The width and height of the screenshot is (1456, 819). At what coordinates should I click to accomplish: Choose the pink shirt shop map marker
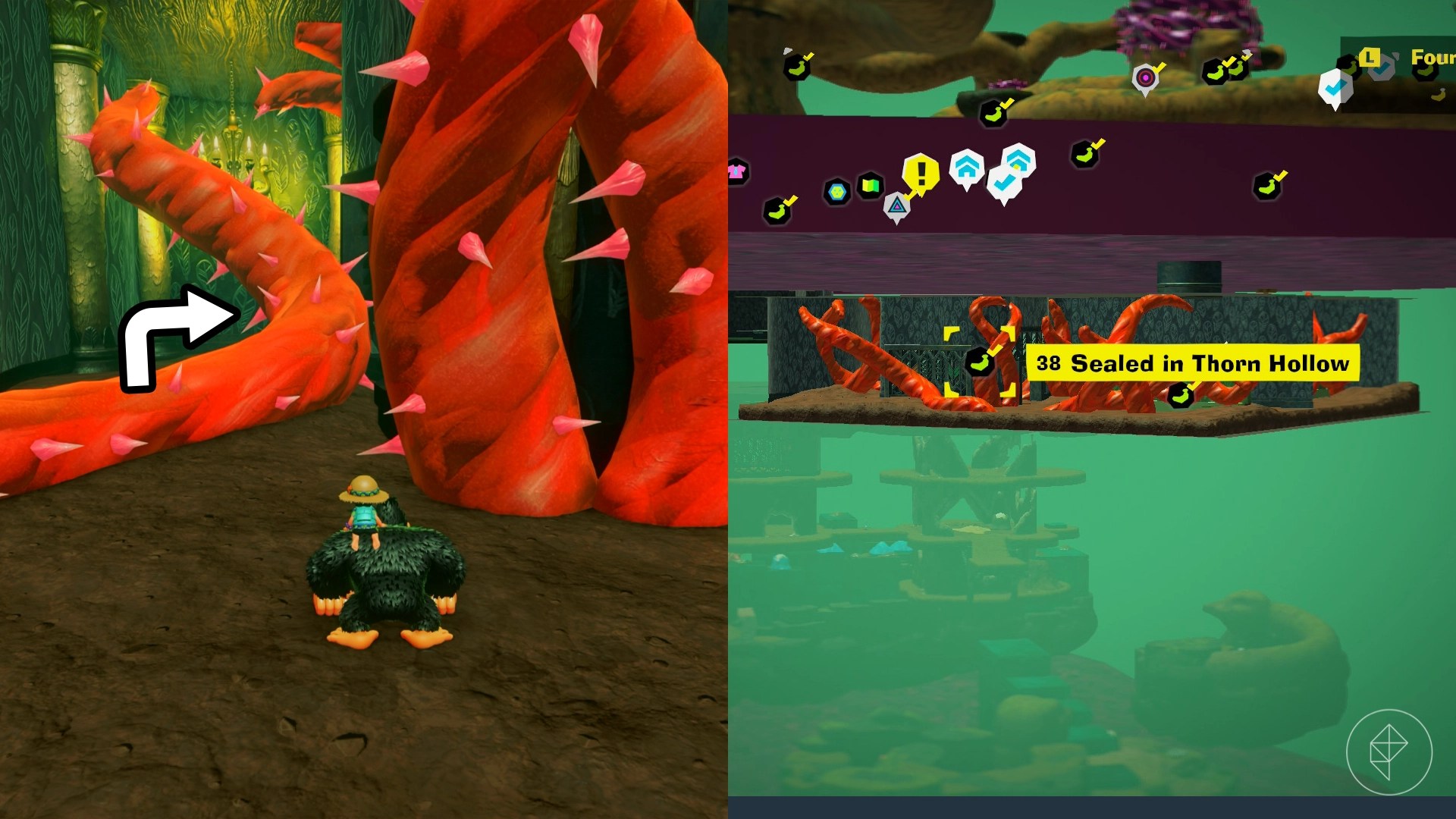pos(736,171)
